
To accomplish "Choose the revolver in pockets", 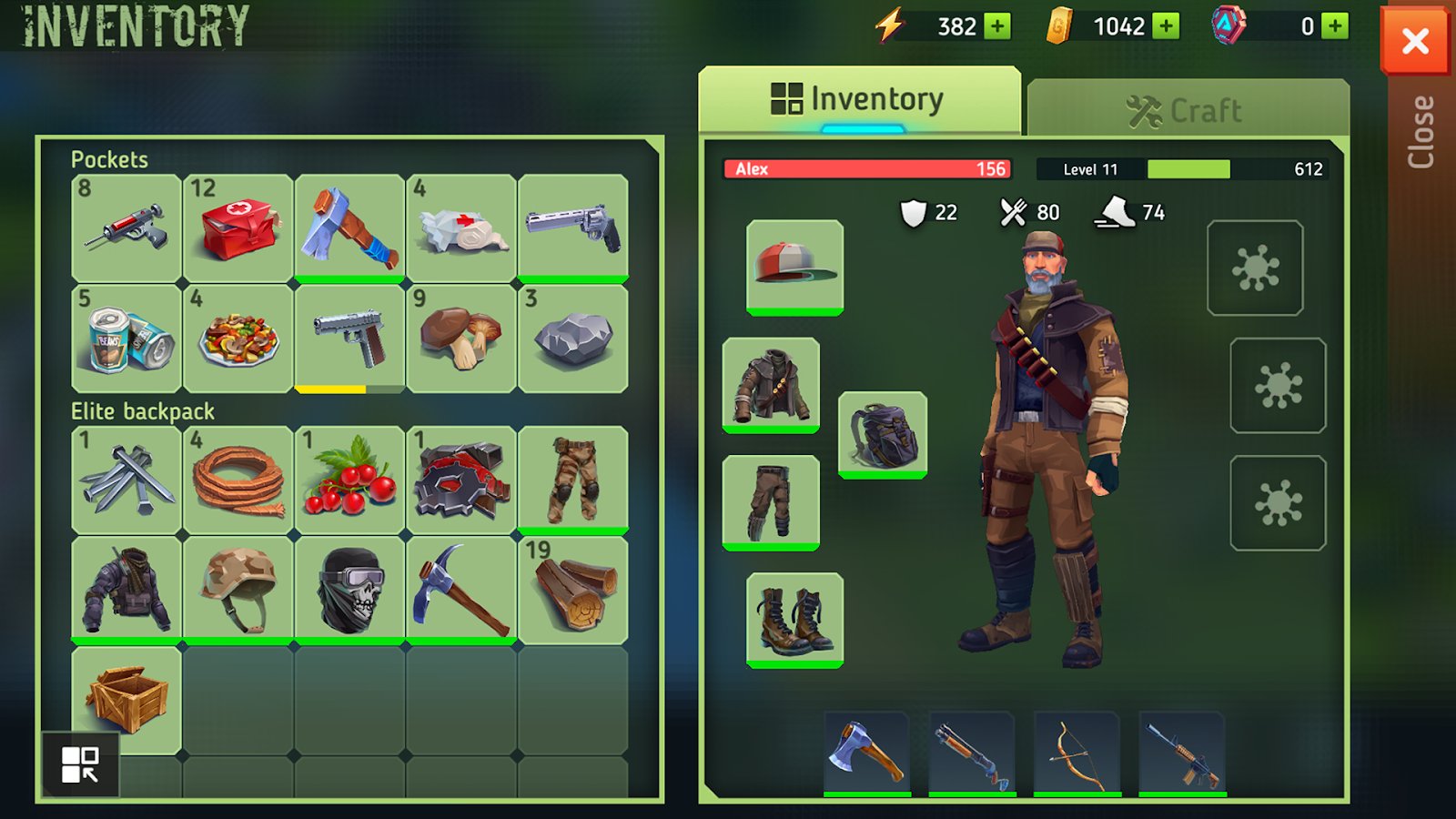I will tap(572, 227).
